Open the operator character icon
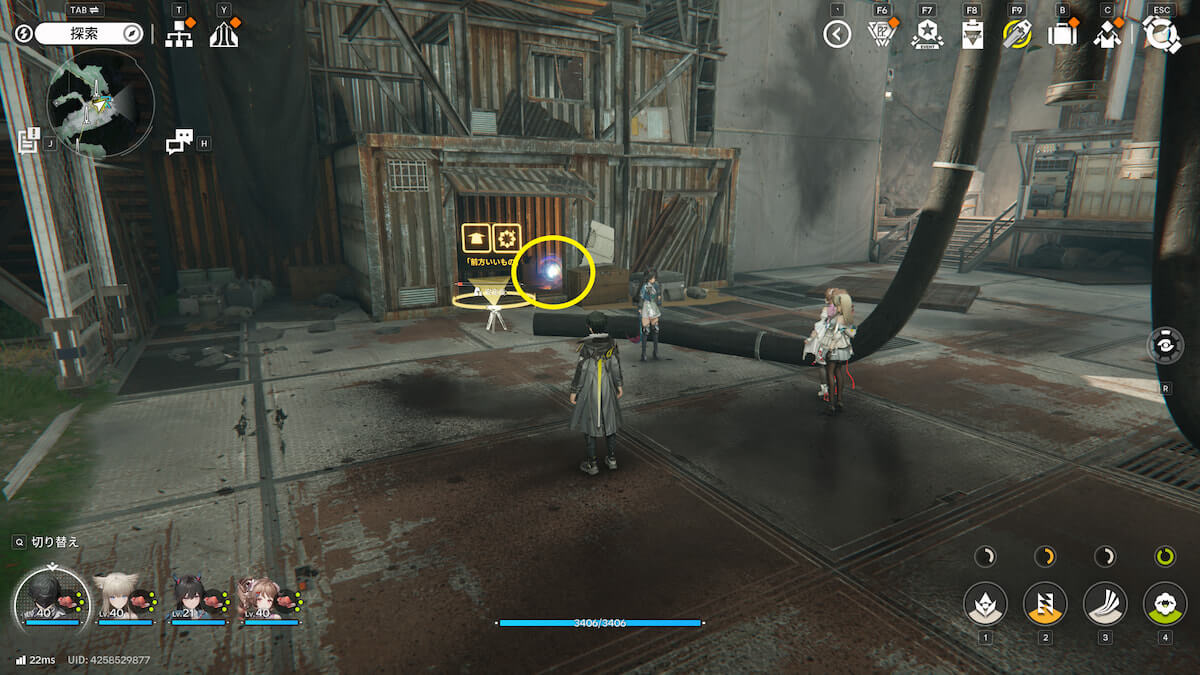The height and width of the screenshot is (675, 1200). [1107, 35]
